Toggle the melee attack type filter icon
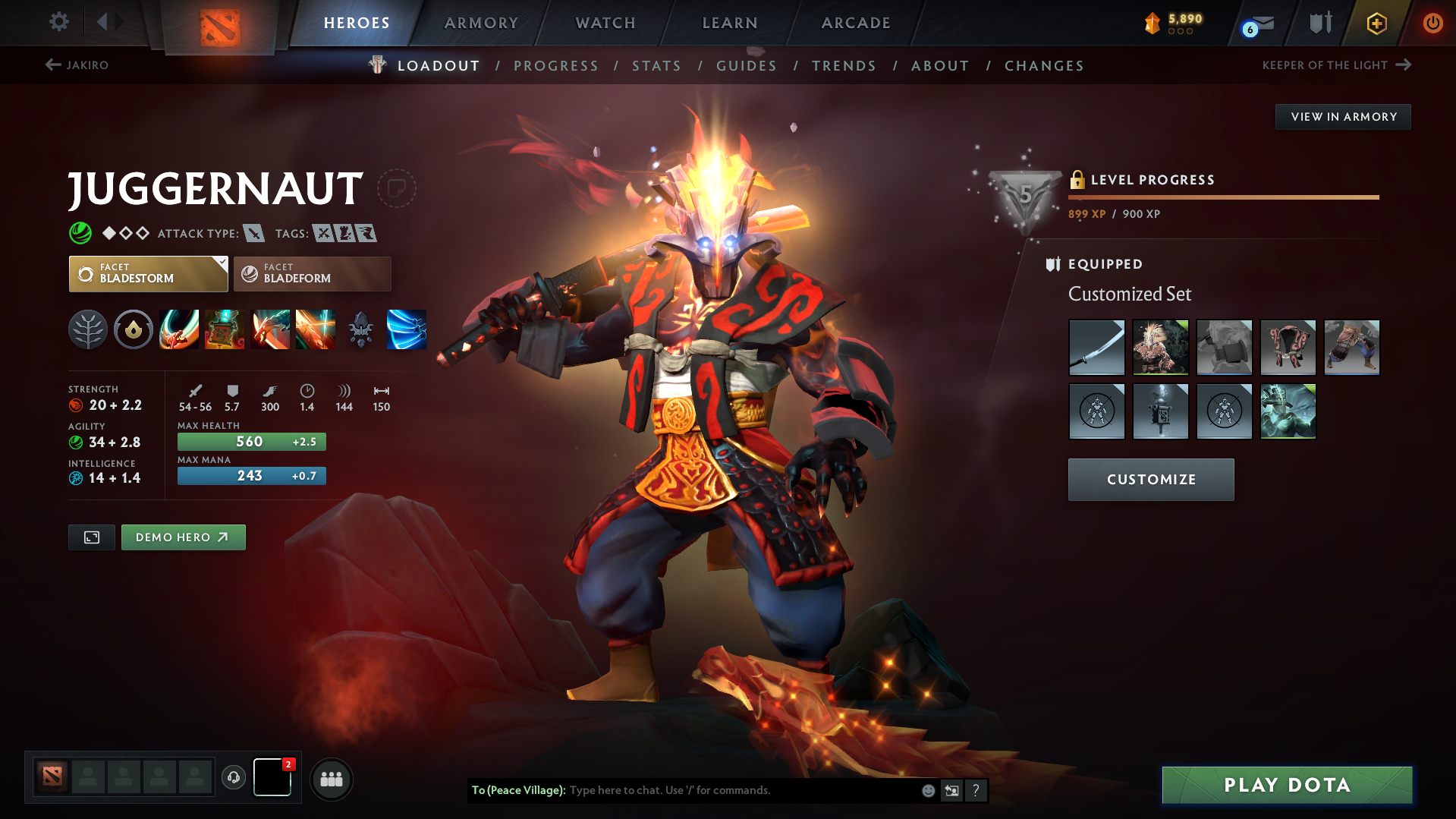Screen dimensions: 1456x819 coord(255,233)
